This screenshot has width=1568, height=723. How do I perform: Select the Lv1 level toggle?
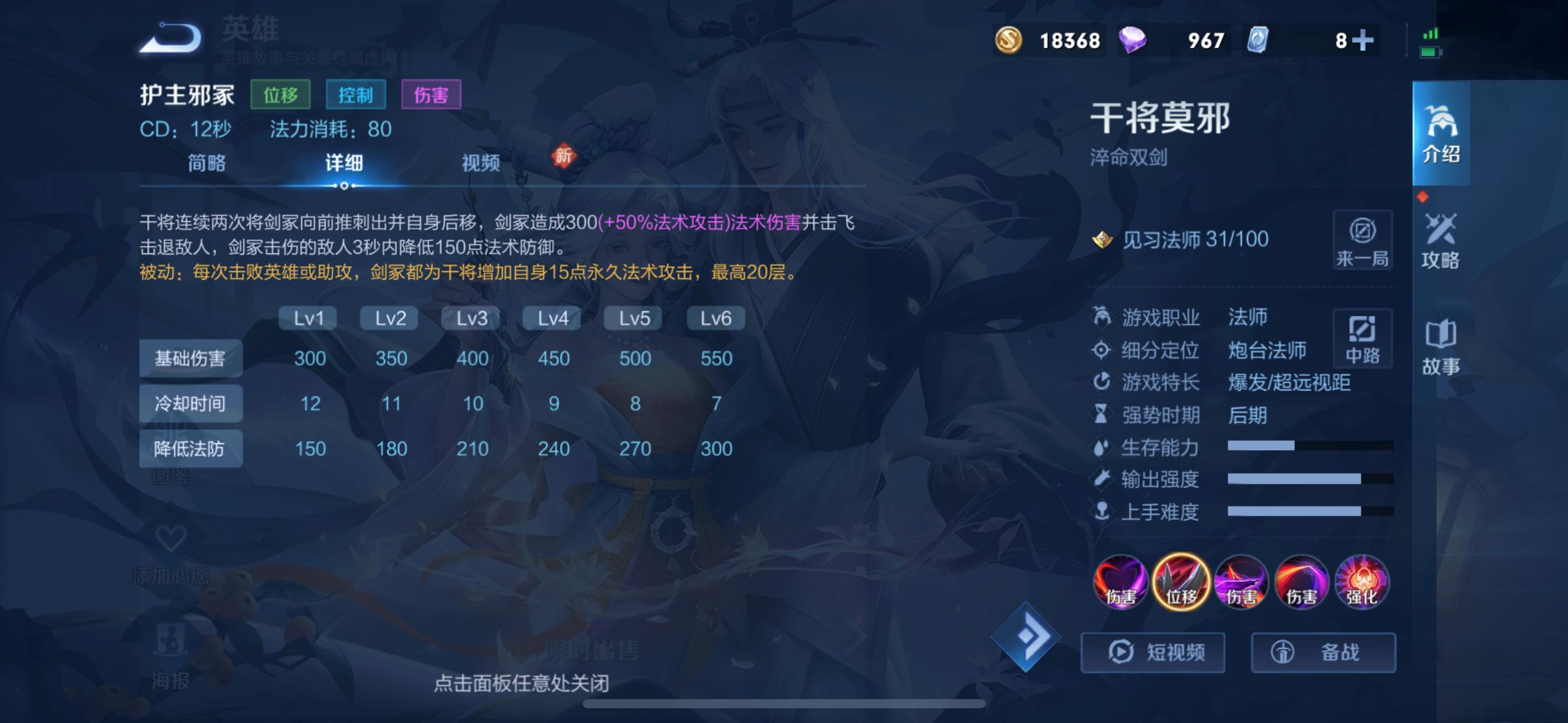tap(307, 318)
